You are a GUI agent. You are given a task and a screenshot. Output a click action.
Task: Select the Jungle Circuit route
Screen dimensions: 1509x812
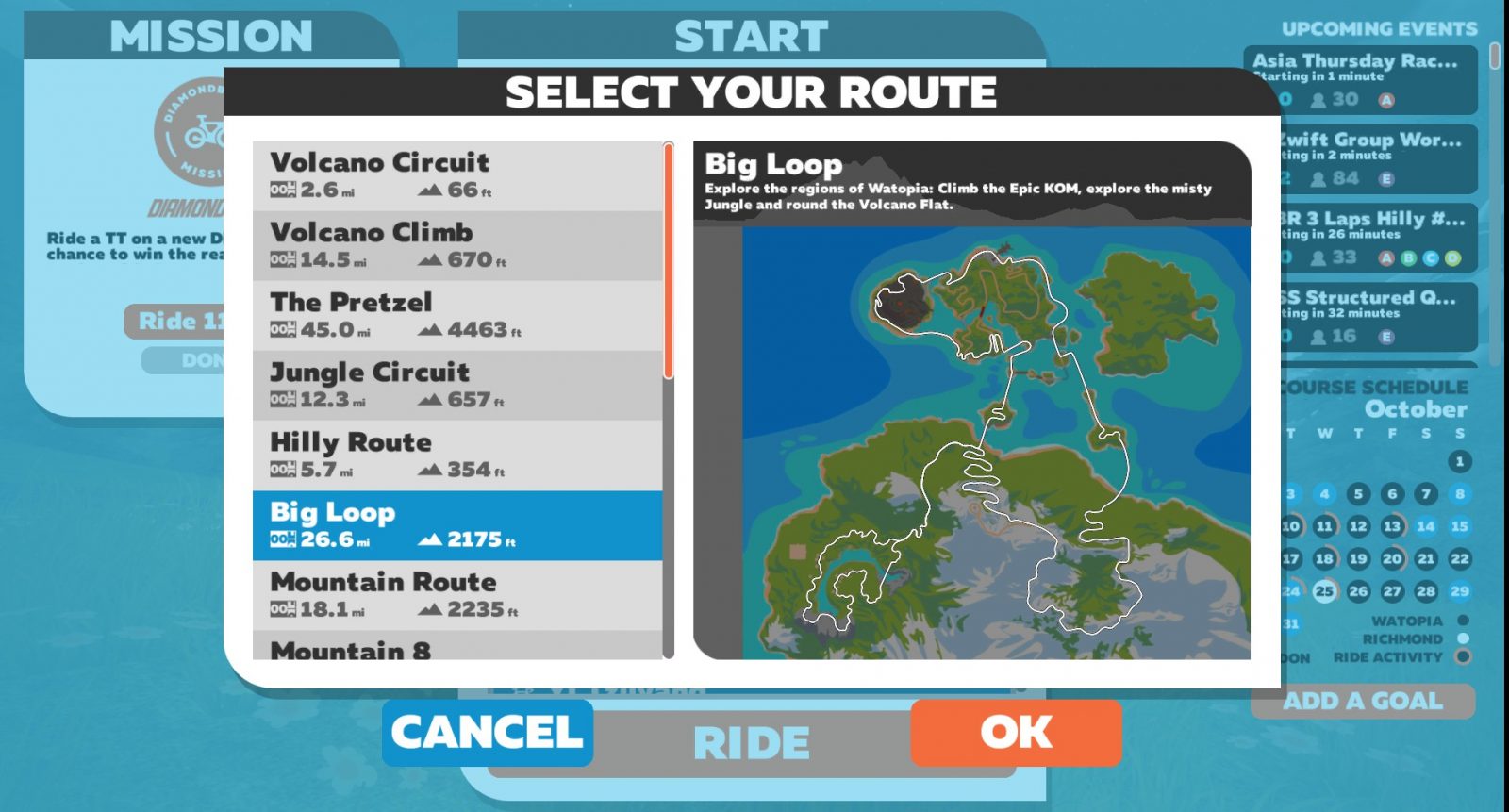point(457,385)
